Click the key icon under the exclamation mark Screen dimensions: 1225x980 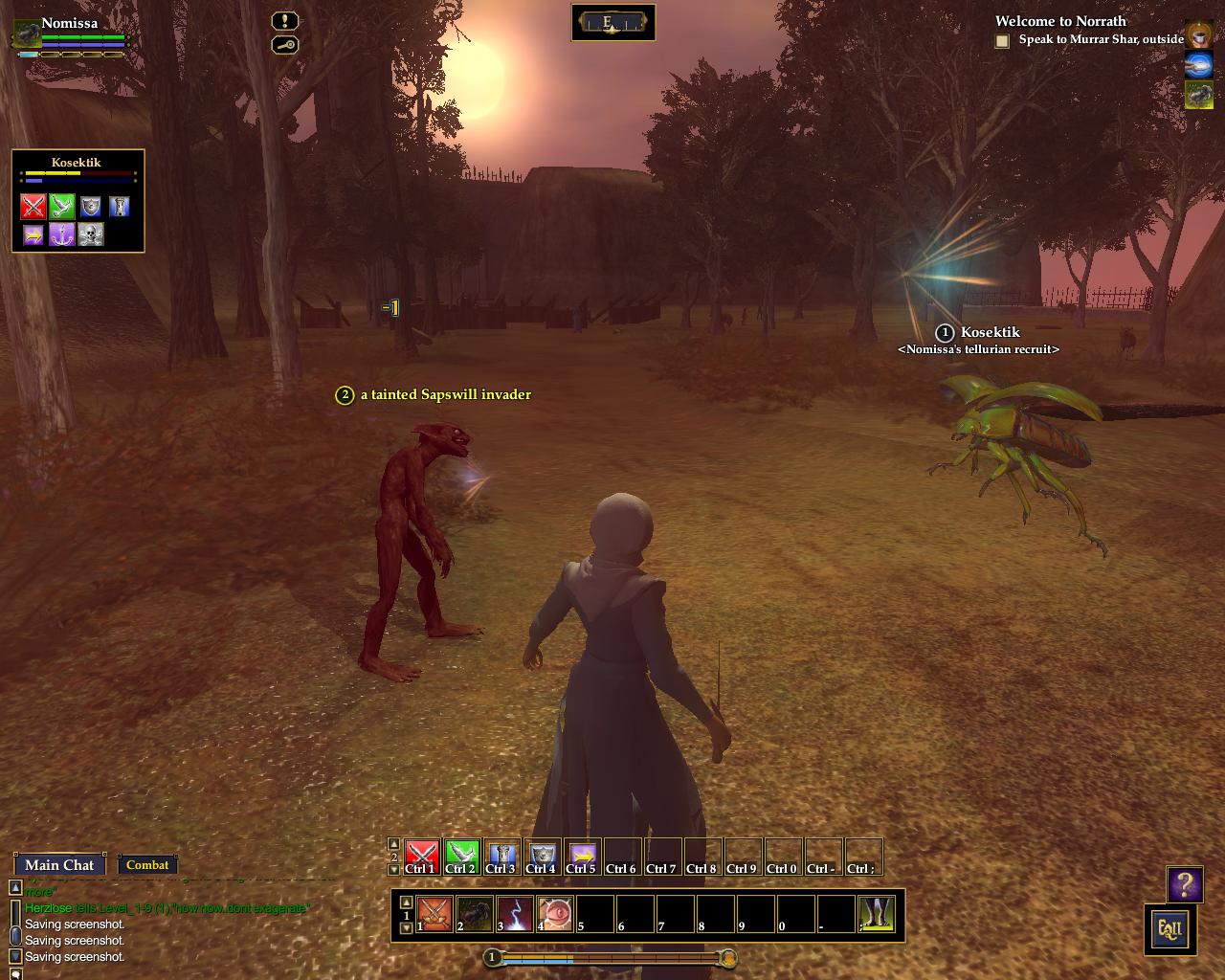click(284, 45)
